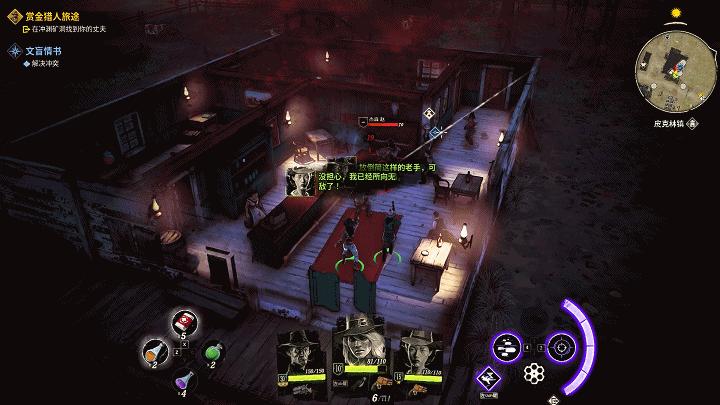The image size is (720, 405).
Task: Select the blonde woman character portrait
Action: (x=358, y=346)
